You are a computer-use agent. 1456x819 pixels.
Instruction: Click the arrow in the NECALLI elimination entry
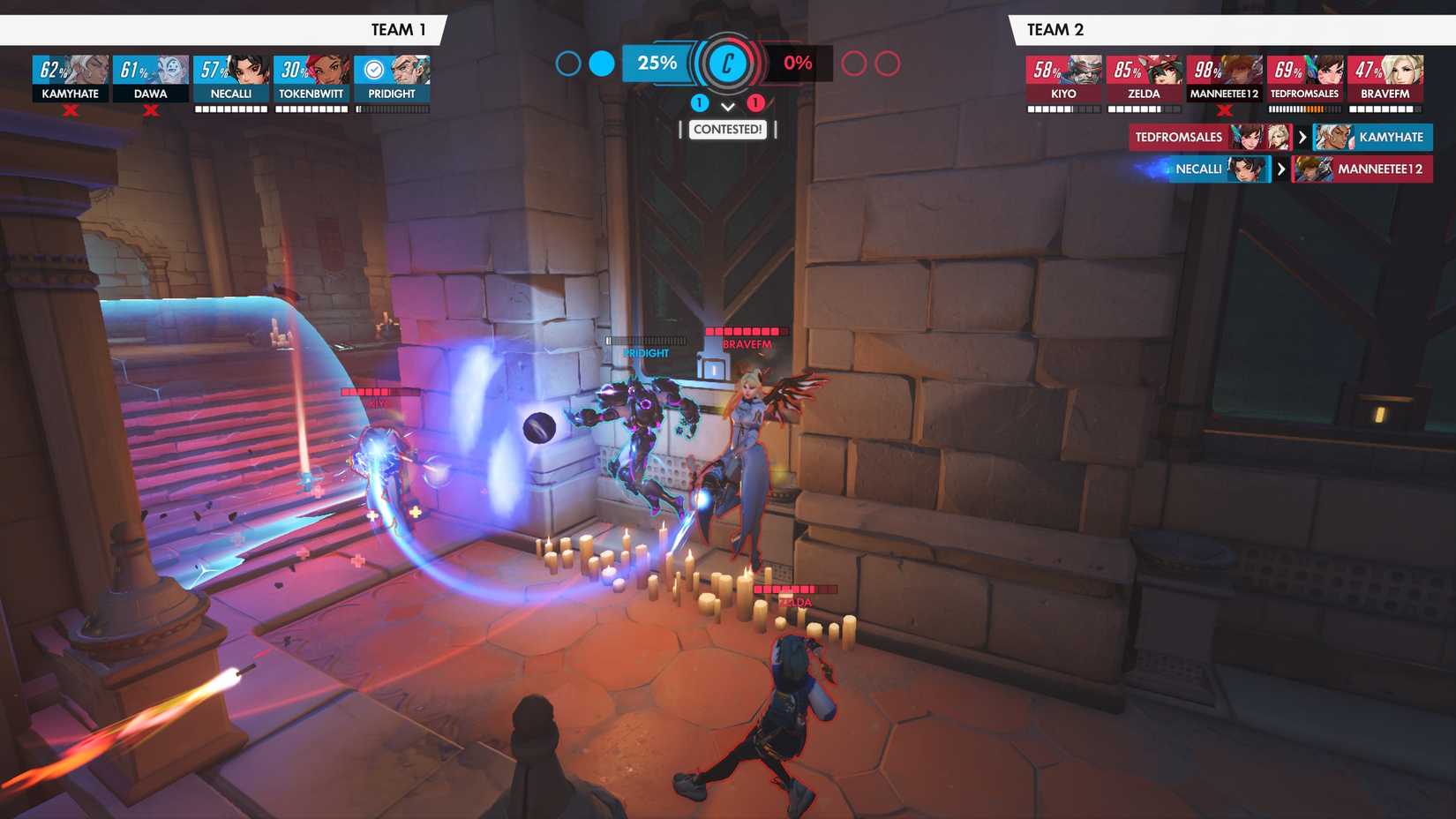(1281, 169)
